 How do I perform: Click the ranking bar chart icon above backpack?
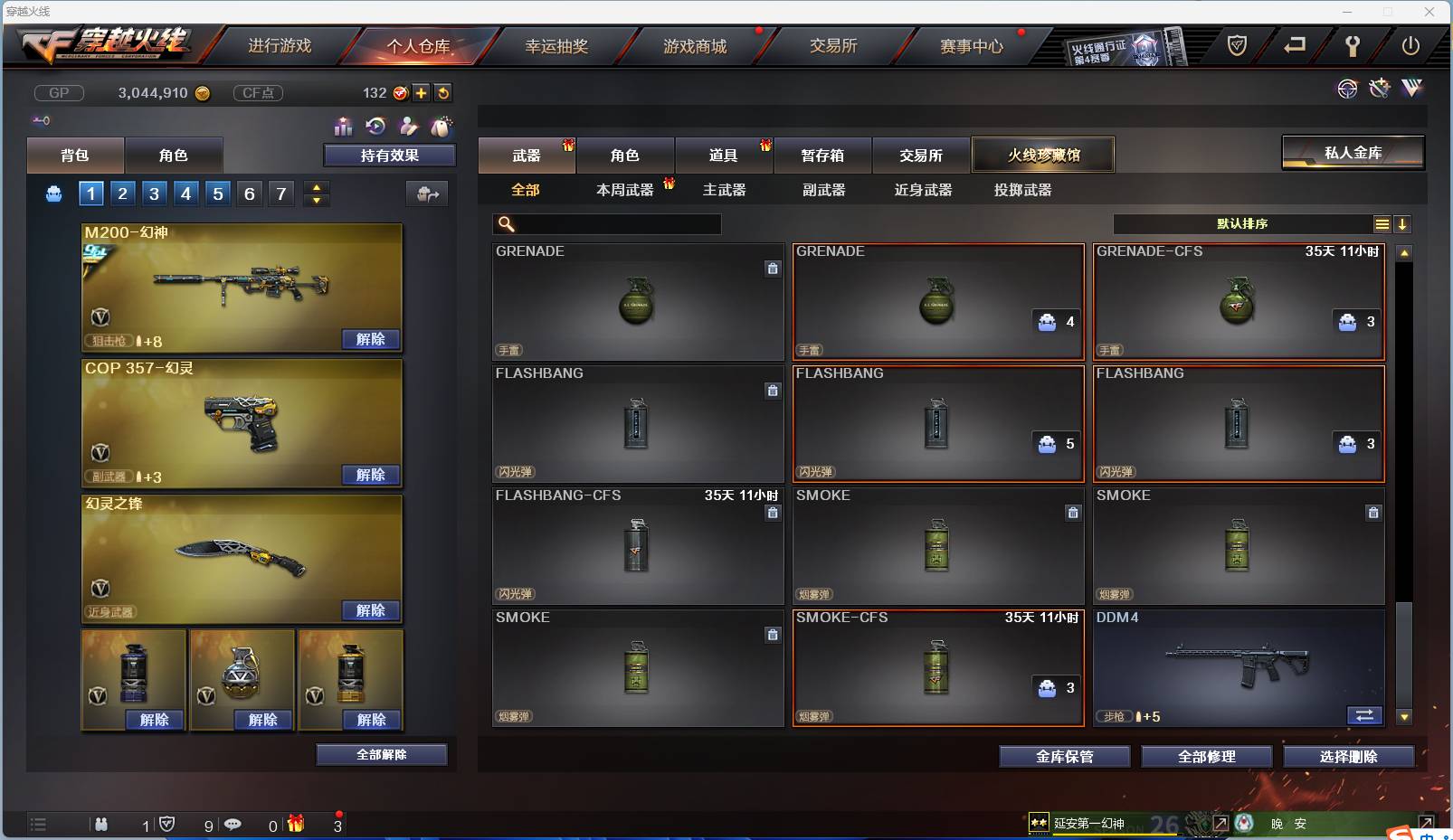[x=344, y=127]
